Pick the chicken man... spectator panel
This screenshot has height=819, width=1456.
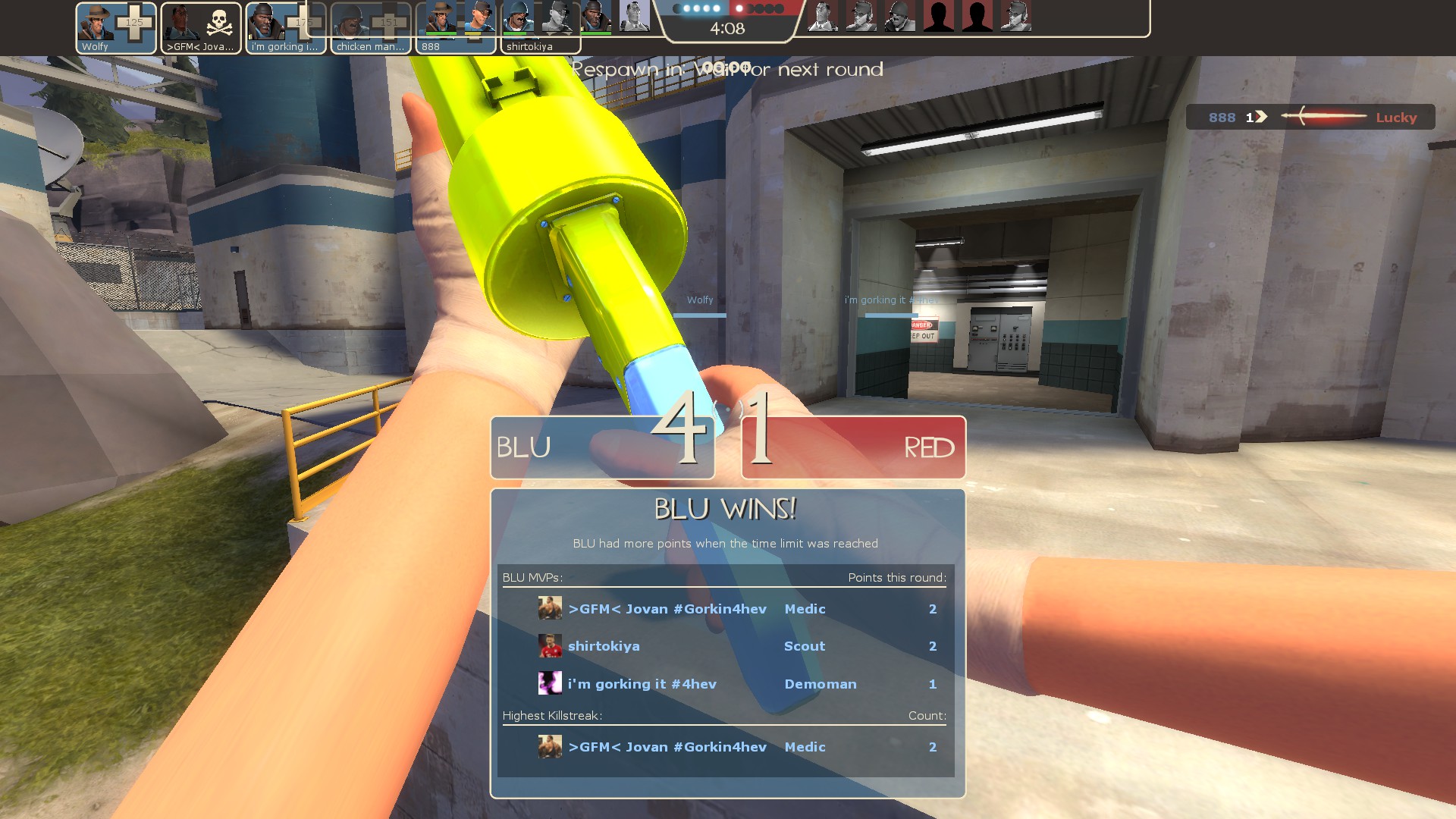(x=371, y=28)
